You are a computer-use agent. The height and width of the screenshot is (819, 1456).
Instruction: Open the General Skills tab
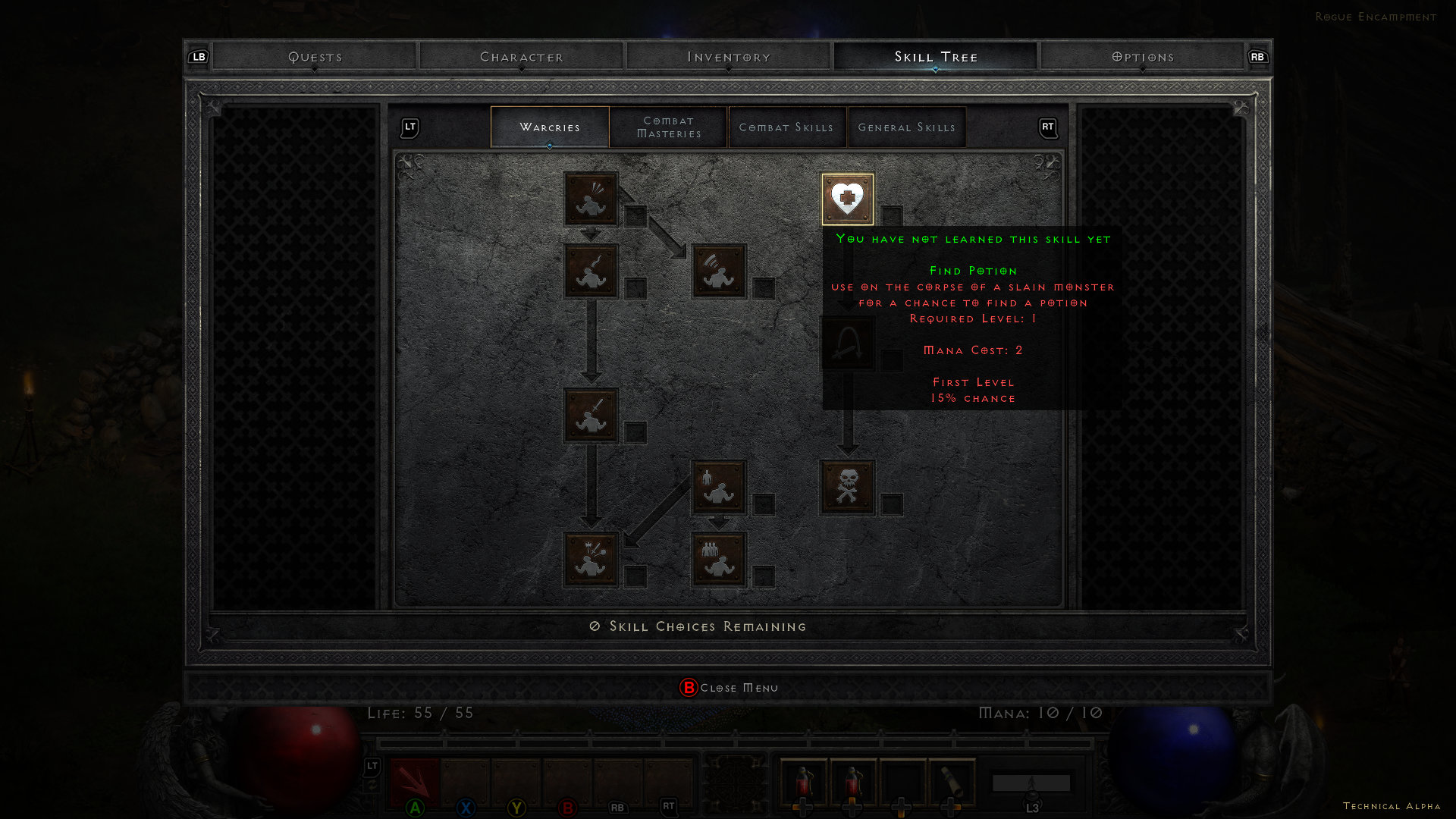(907, 127)
